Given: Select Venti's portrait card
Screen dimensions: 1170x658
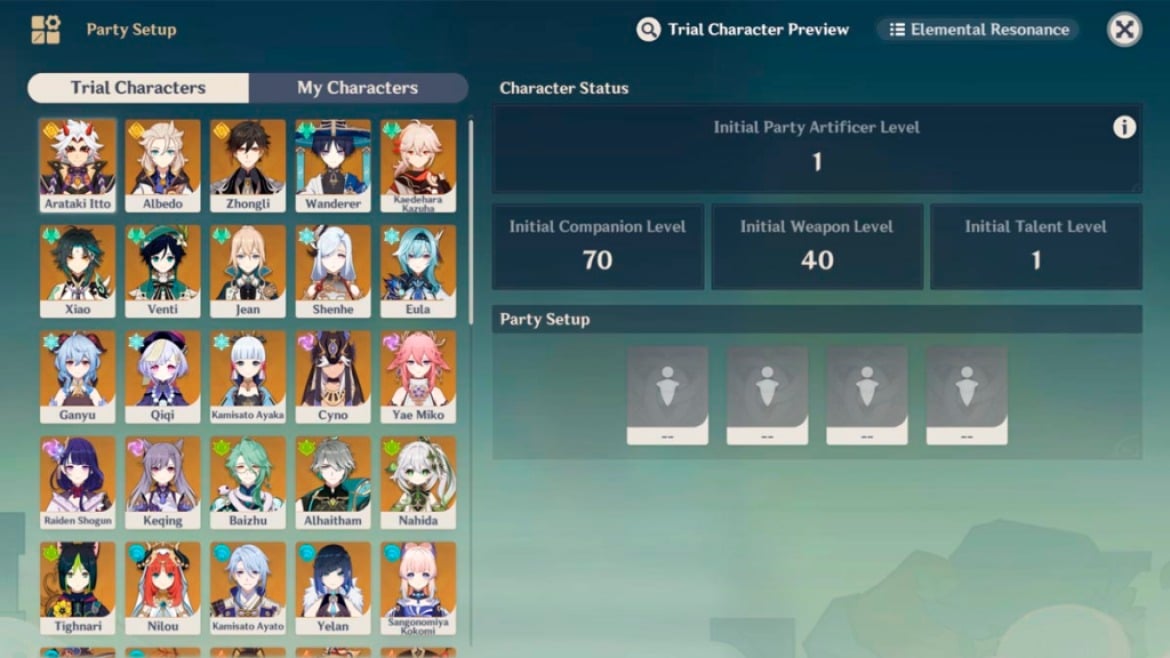Looking at the screenshot, I should [162, 270].
